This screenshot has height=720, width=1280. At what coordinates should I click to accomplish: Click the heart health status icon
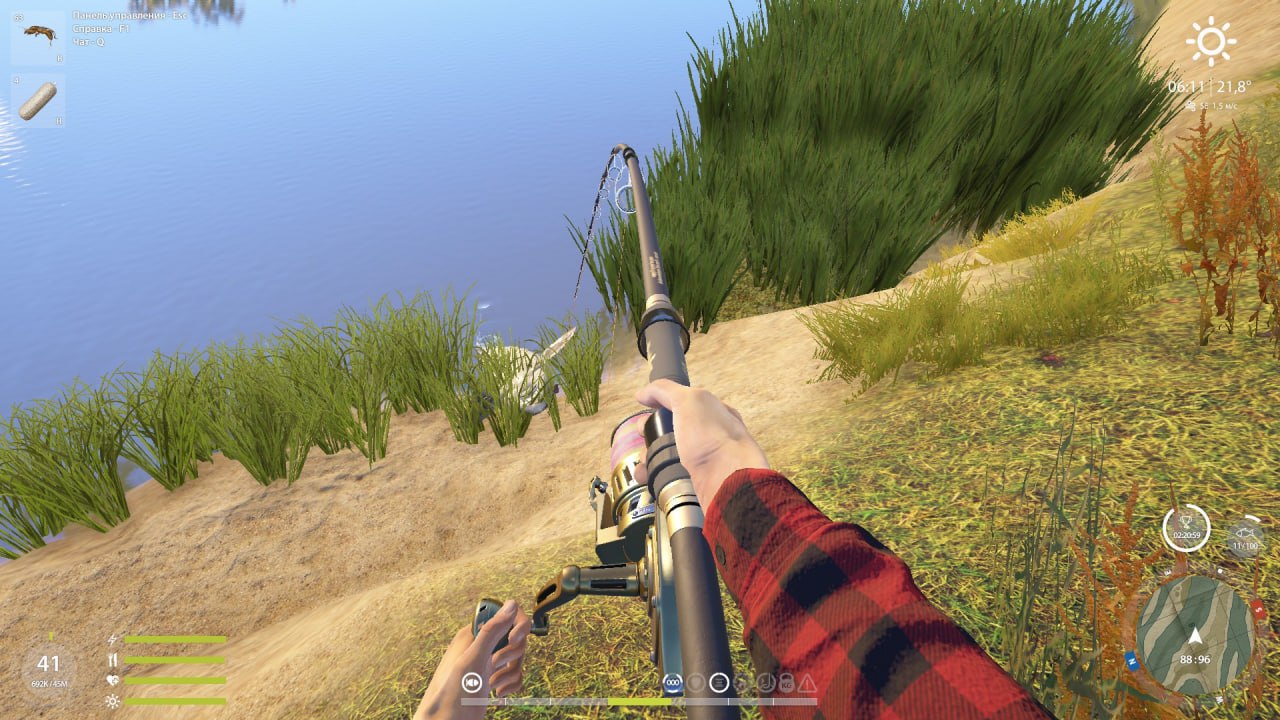coord(112,680)
